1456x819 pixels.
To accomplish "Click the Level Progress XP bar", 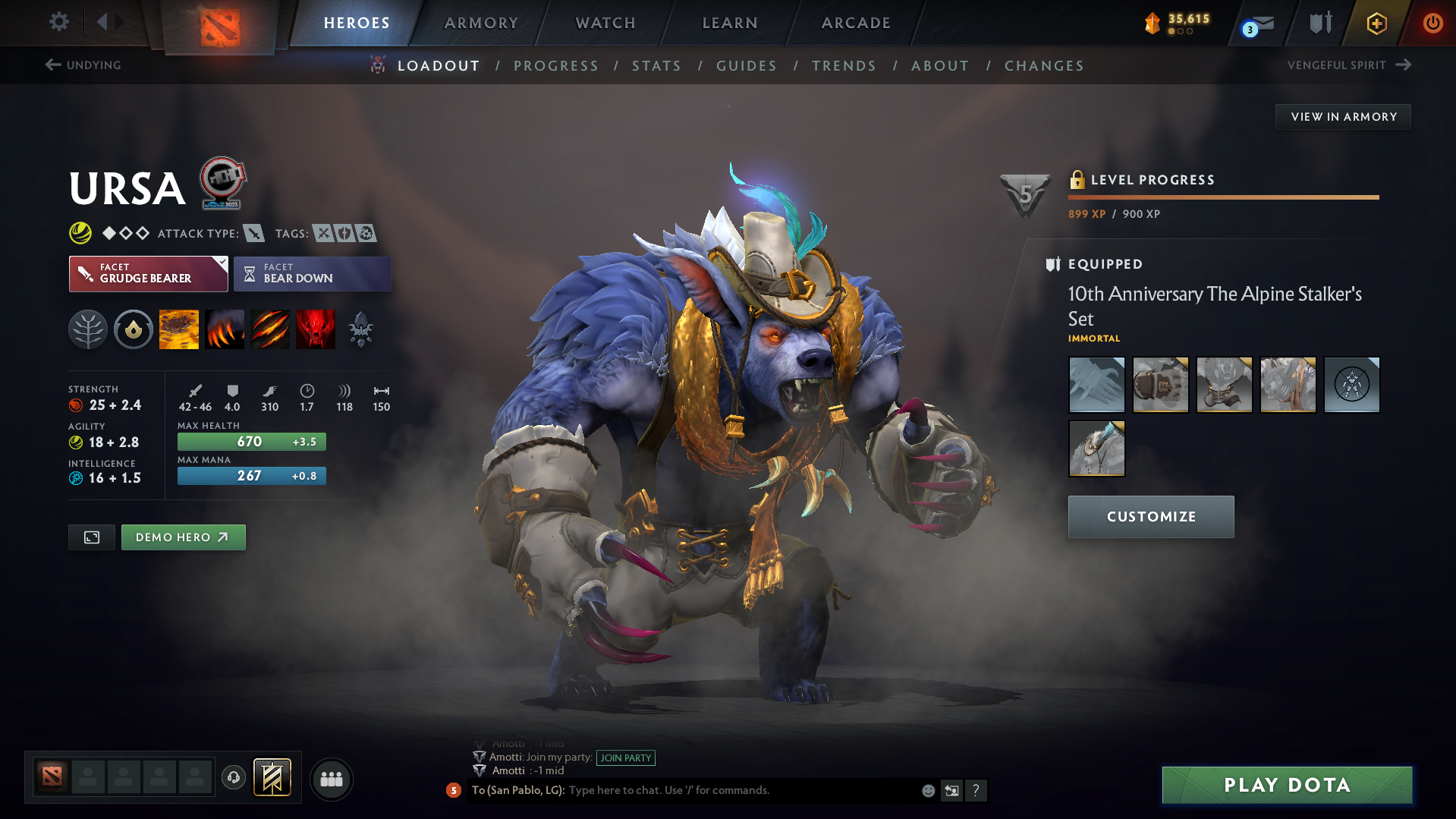I will click(1223, 197).
